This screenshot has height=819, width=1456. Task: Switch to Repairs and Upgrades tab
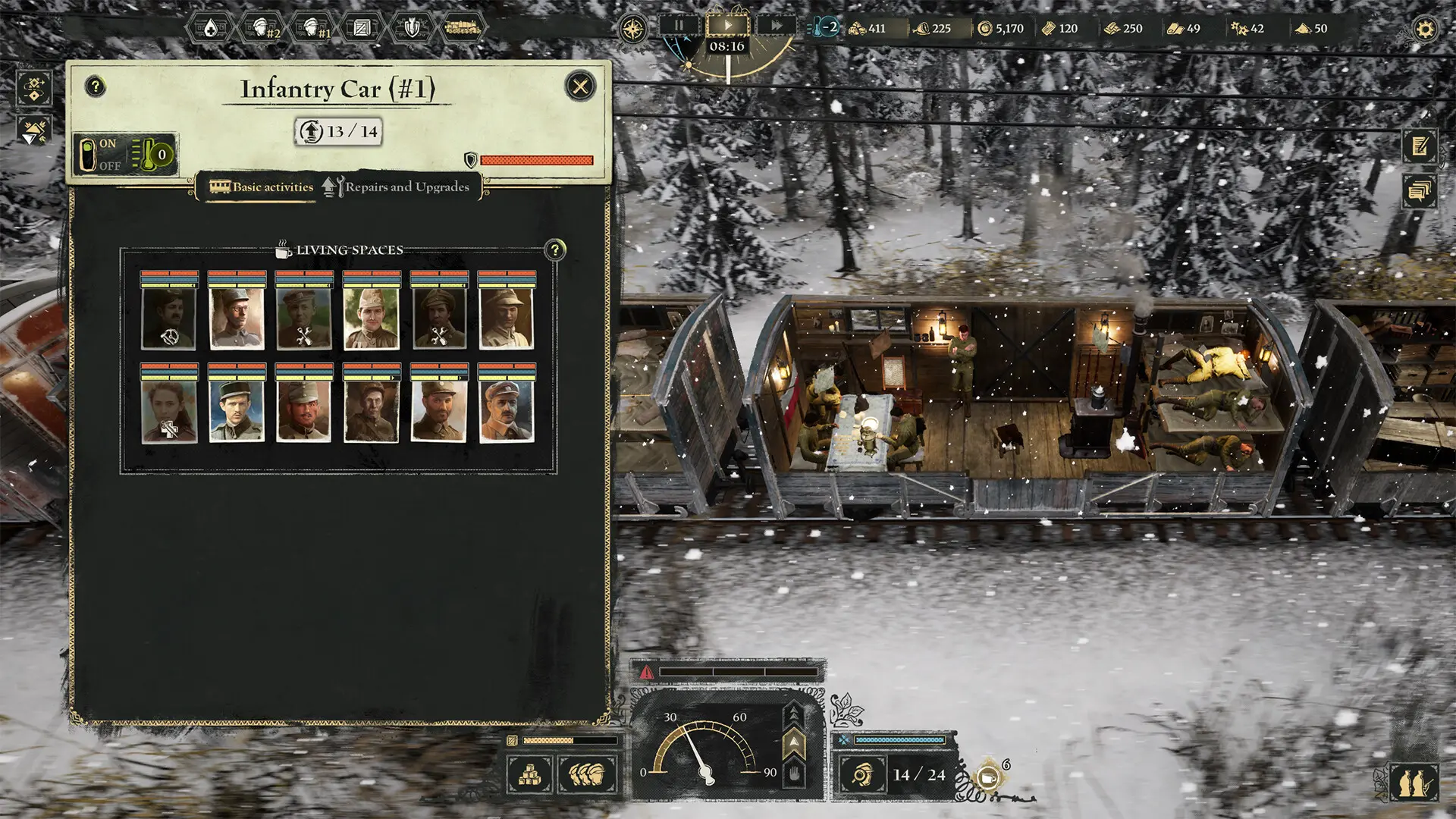396,187
